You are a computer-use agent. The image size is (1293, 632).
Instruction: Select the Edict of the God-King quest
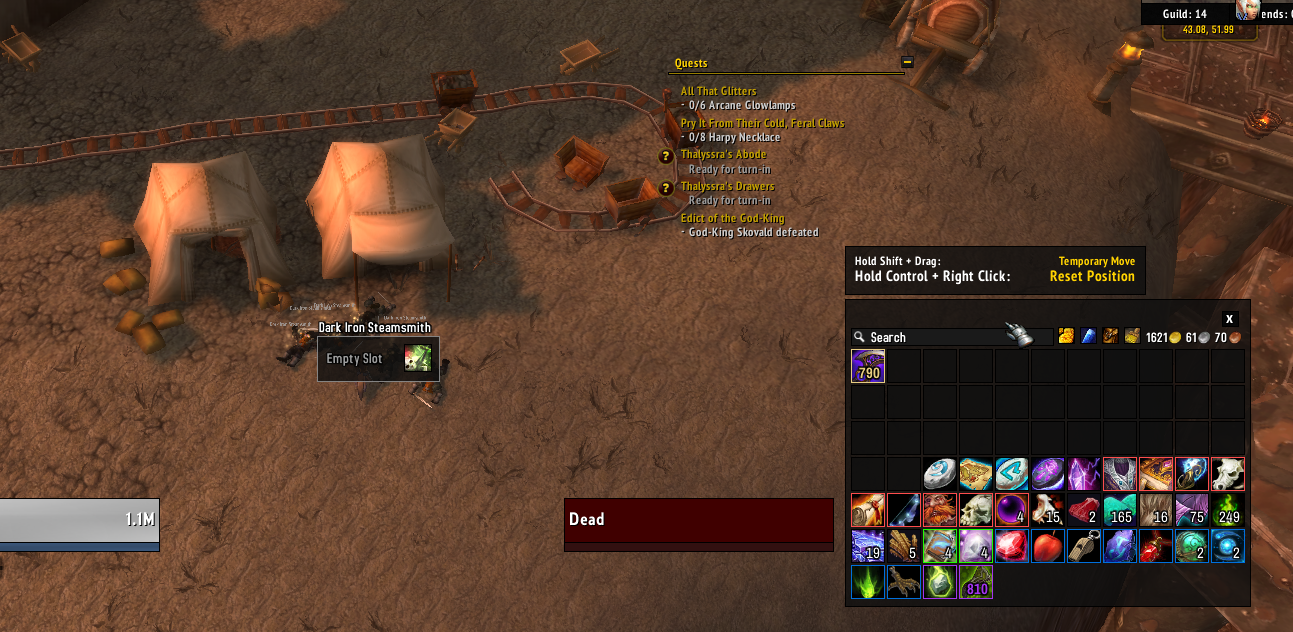pos(732,218)
